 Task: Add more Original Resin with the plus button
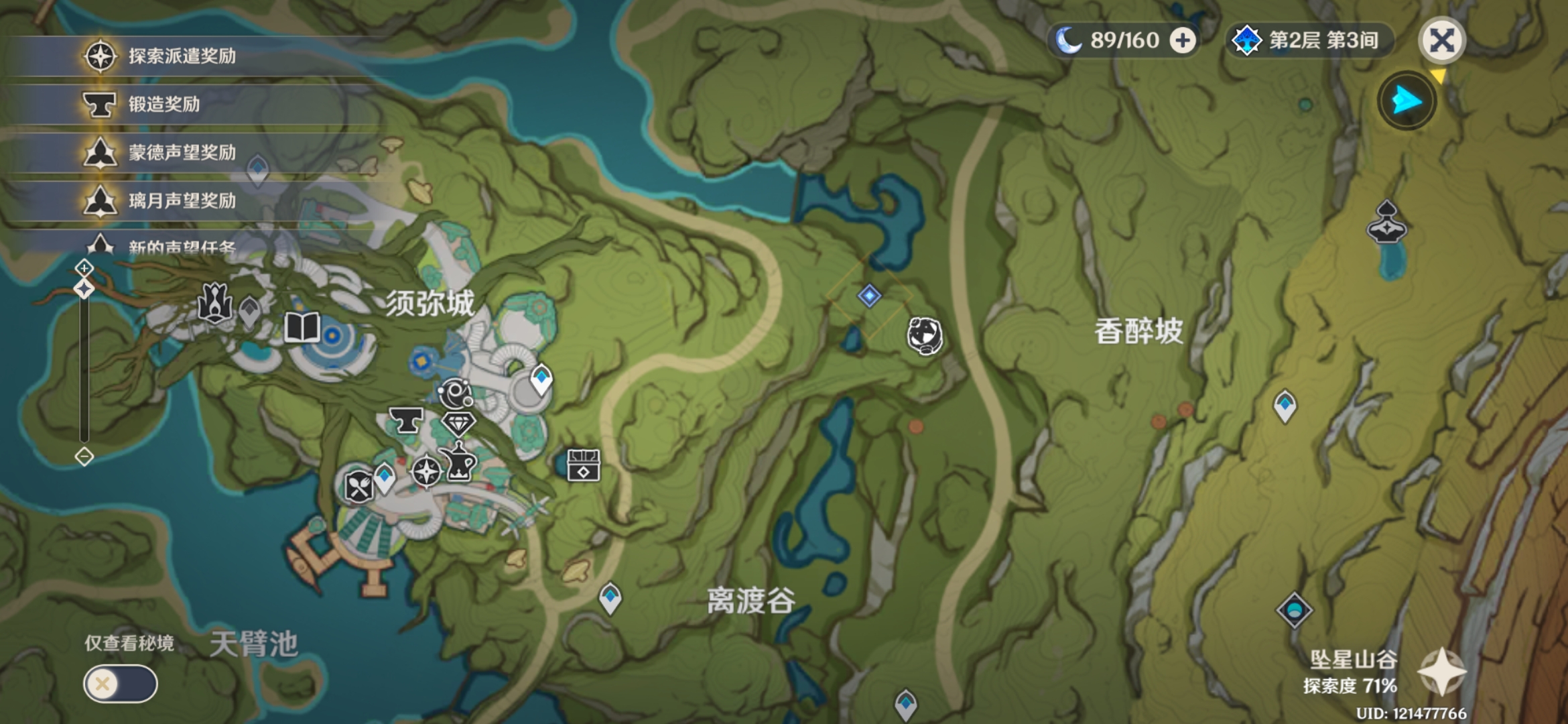(x=1183, y=41)
